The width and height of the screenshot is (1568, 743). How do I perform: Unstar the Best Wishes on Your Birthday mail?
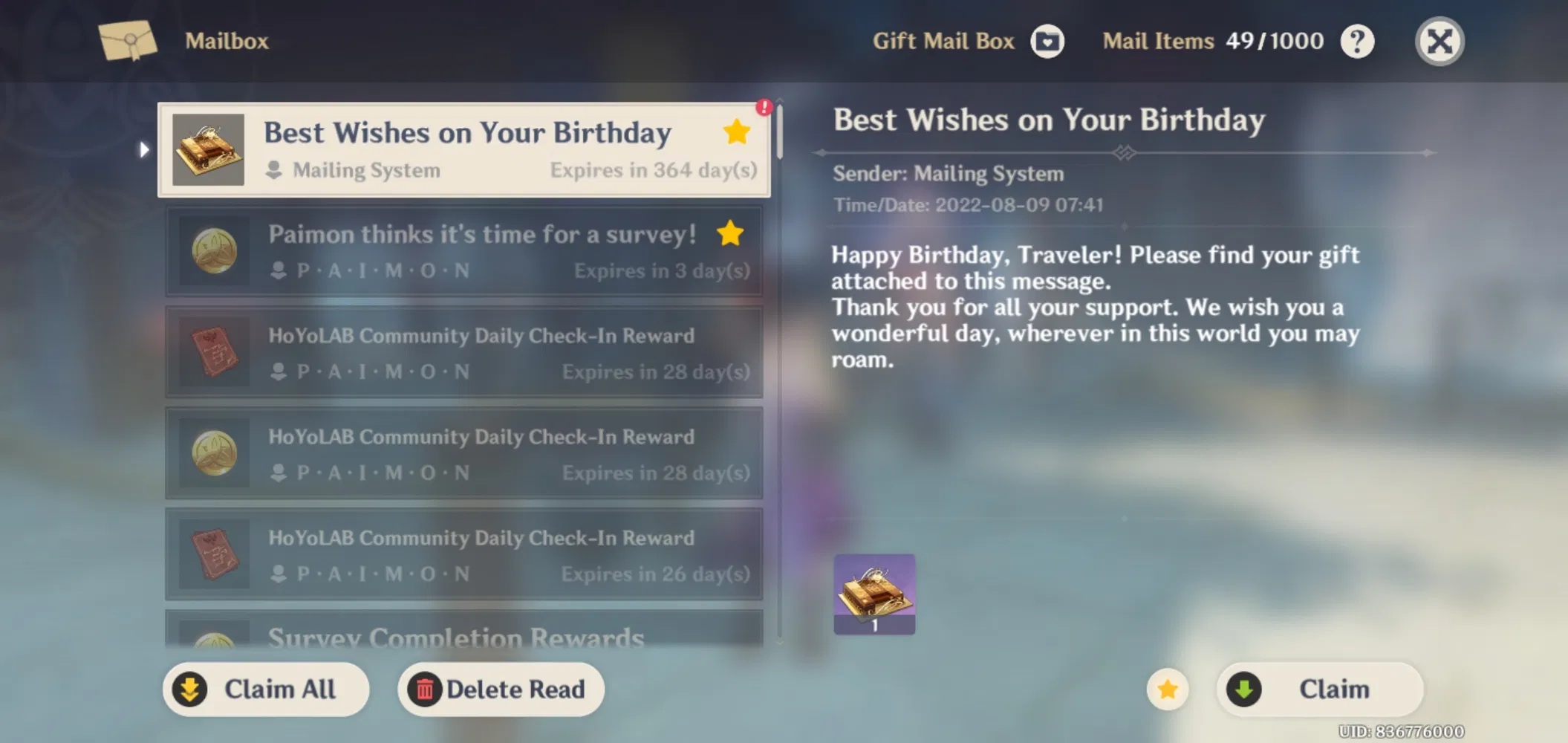click(736, 131)
